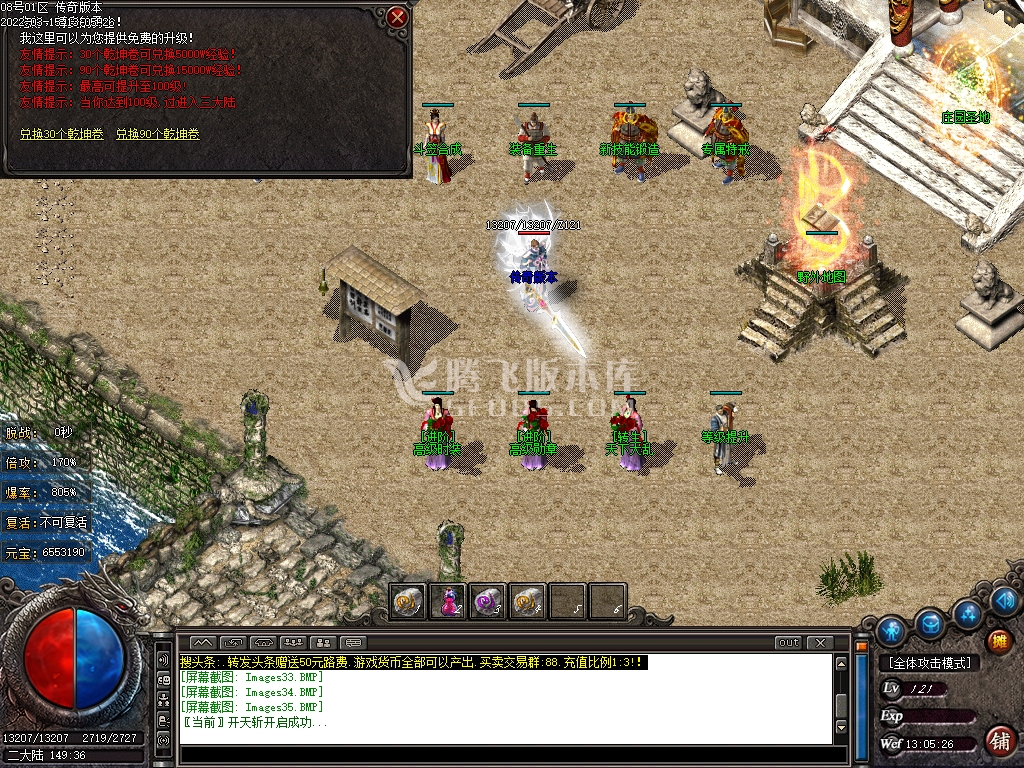Open the character equipment panel icon
The image size is (1024, 768).
[x=891, y=631]
